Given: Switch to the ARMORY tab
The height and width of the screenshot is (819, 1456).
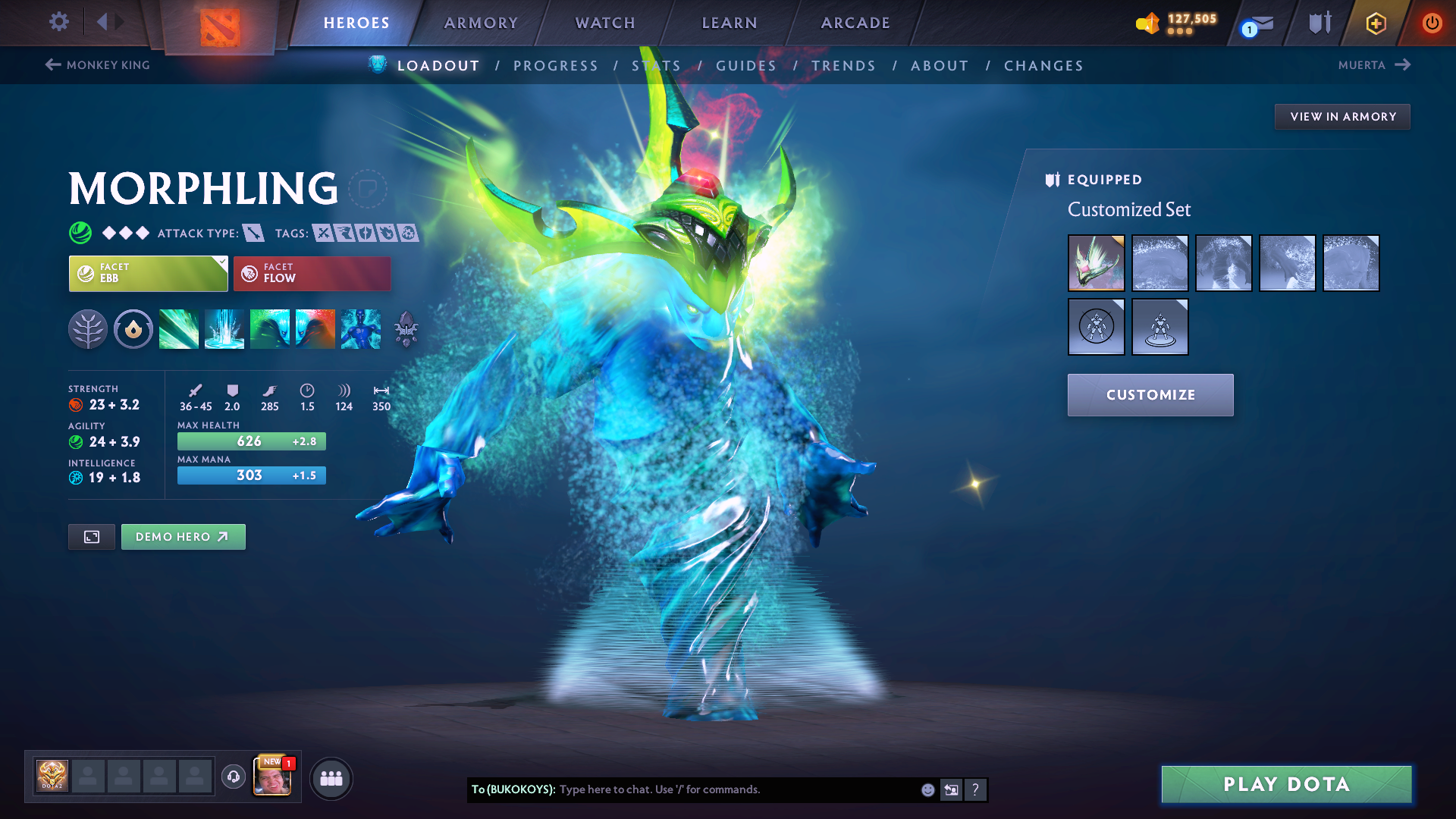Looking at the screenshot, I should point(480,23).
